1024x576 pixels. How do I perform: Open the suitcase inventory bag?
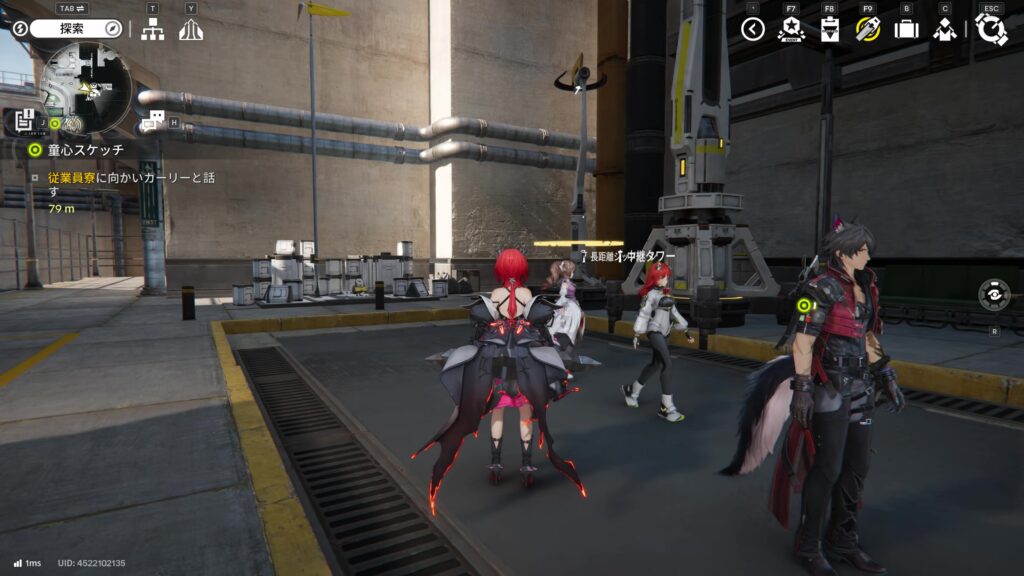pos(906,29)
